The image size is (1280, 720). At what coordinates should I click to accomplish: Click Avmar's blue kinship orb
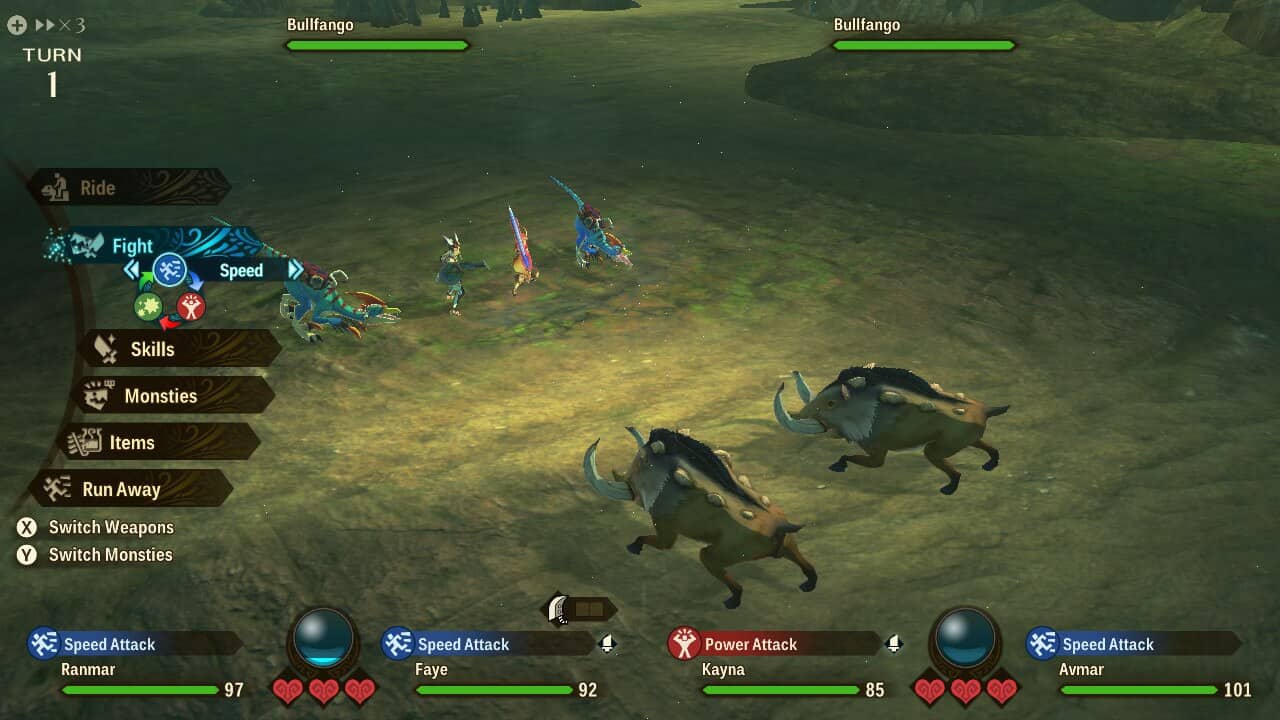click(x=965, y=640)
